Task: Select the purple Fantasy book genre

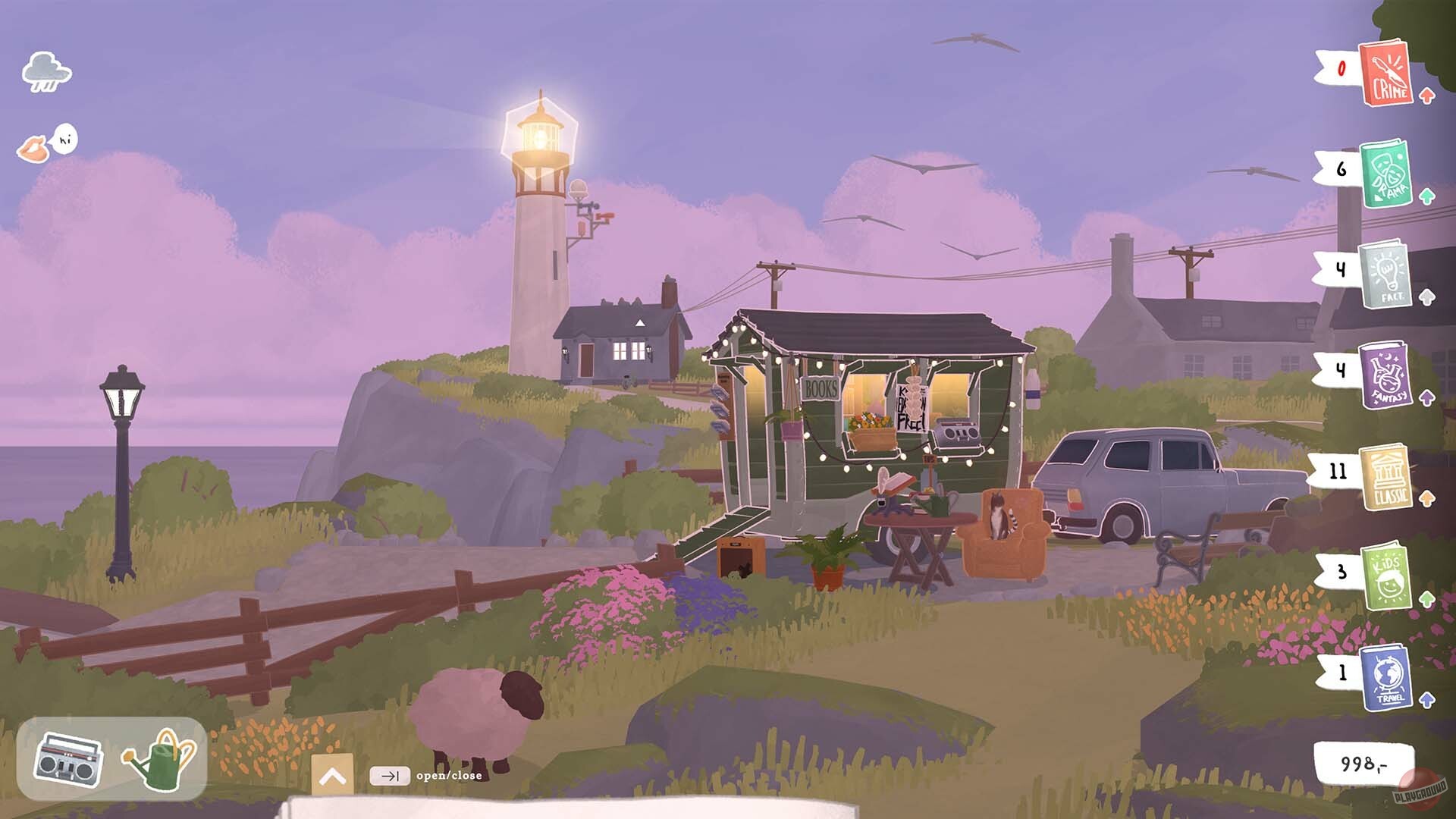Action: pos(1385,375)
